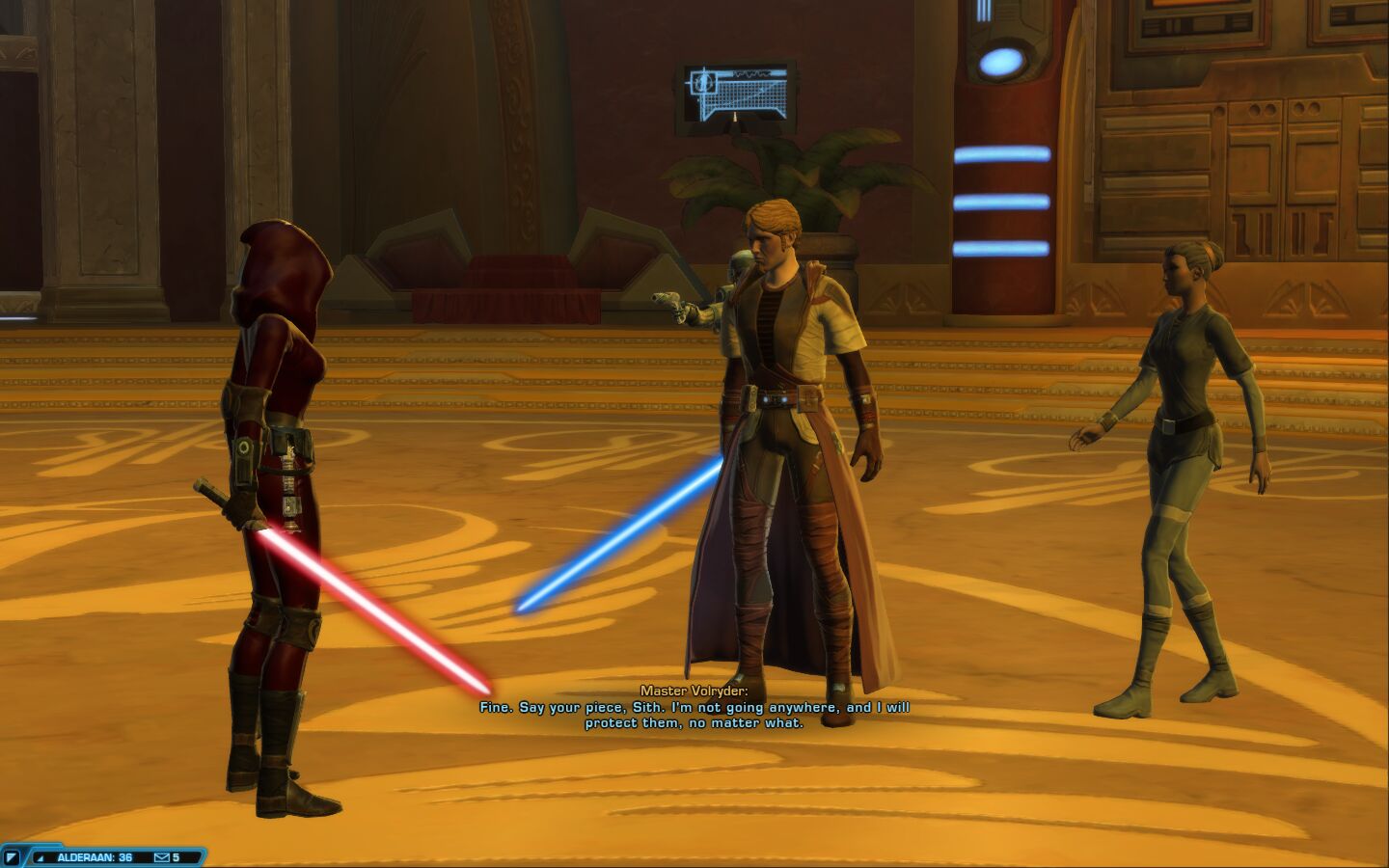Expand the chat panel corner button
The height and width of the screenshot is (868, 1389).
pyautogui.click(x=12, y=857)
